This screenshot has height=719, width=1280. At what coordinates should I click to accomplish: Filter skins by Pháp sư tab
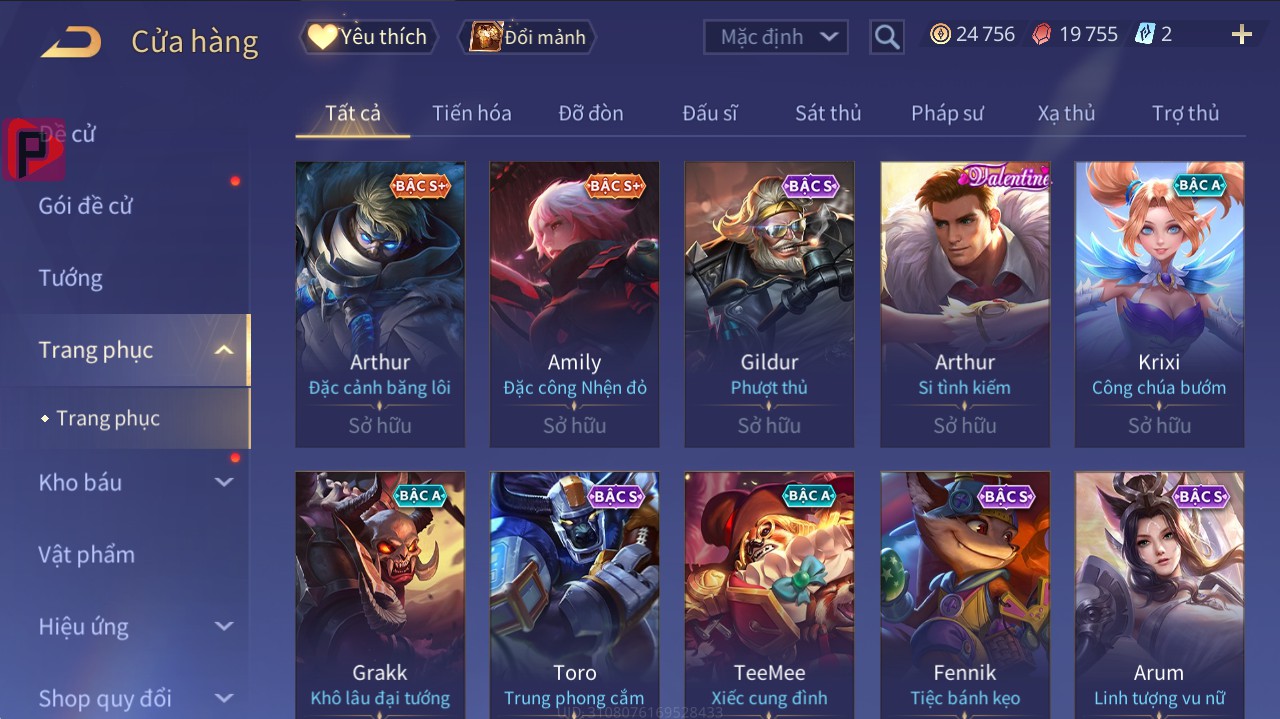(x=946, y=113)
